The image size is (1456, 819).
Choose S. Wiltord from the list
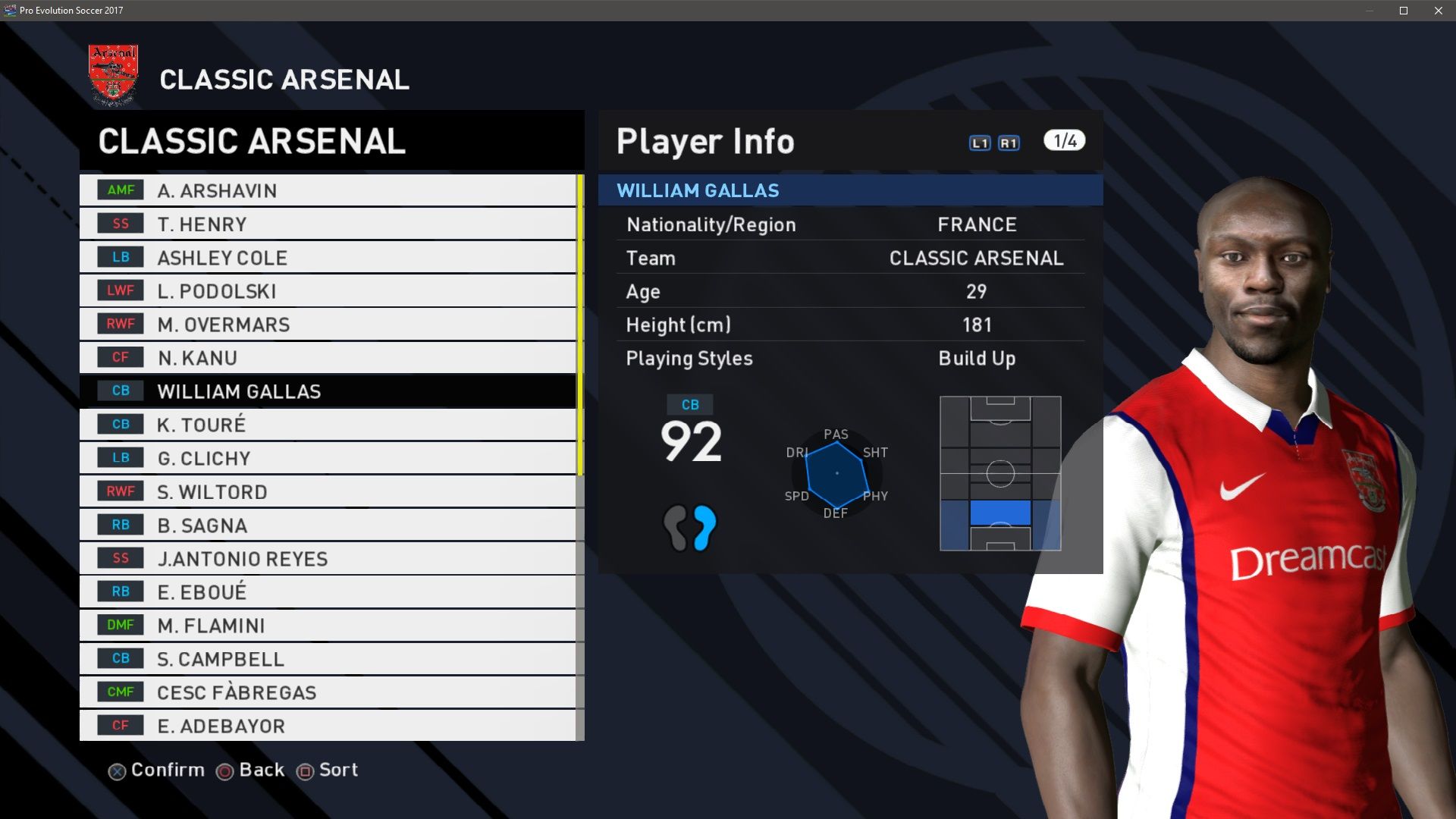[328, 491]
